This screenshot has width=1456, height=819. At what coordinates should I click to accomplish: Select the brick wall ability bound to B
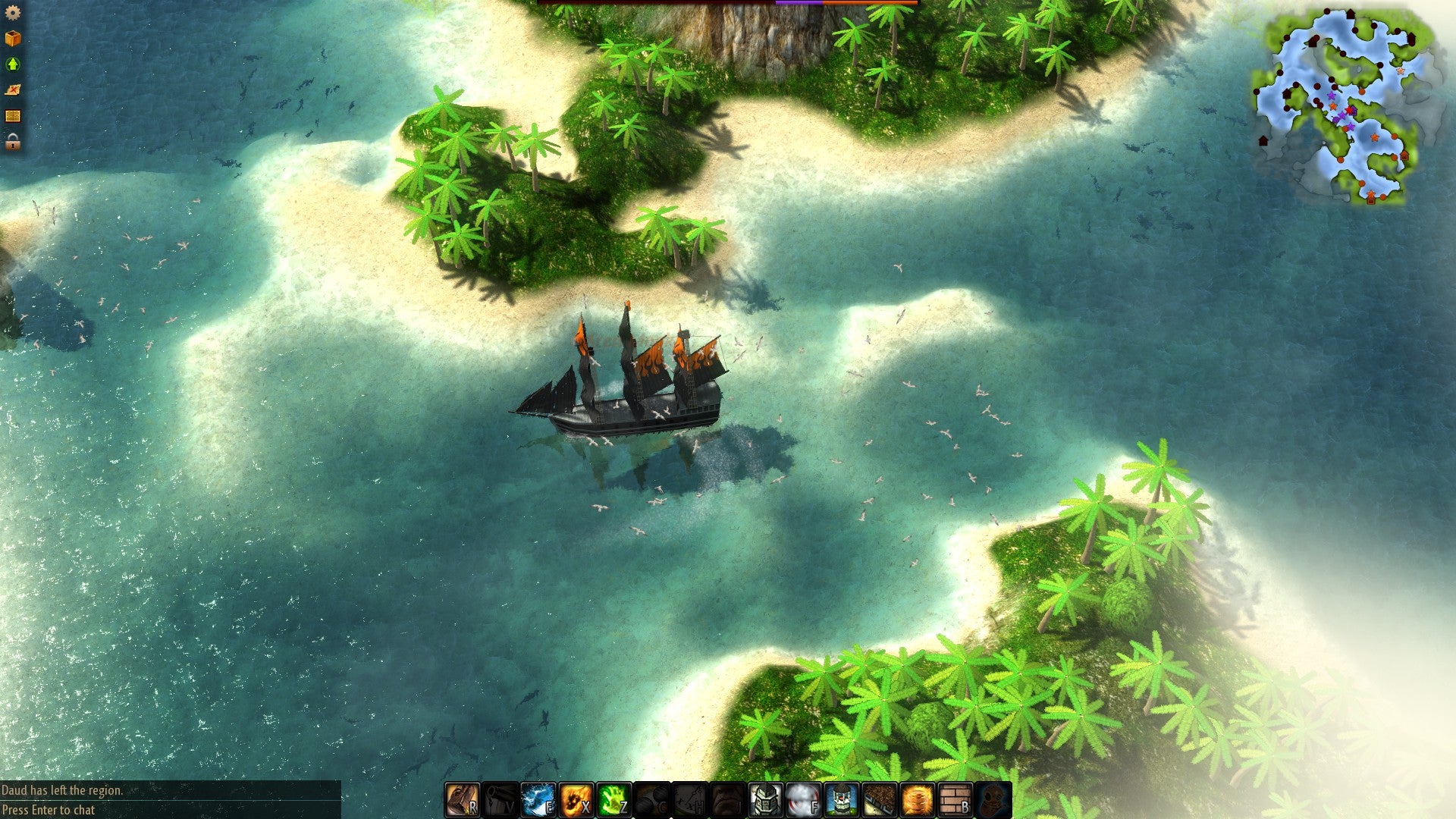coord(956,798)
